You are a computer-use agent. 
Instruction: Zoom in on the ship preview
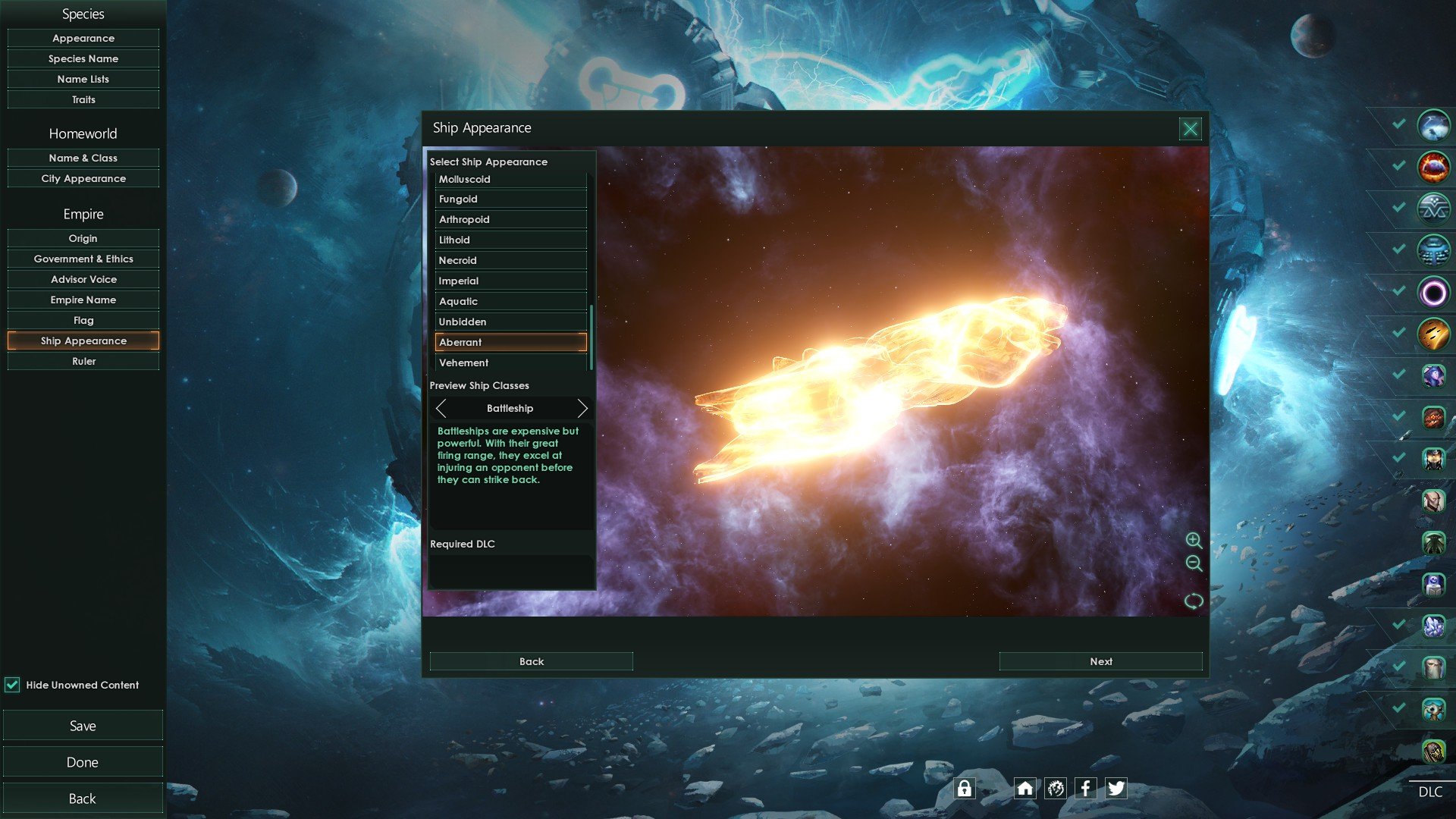tap(1194, 540)
